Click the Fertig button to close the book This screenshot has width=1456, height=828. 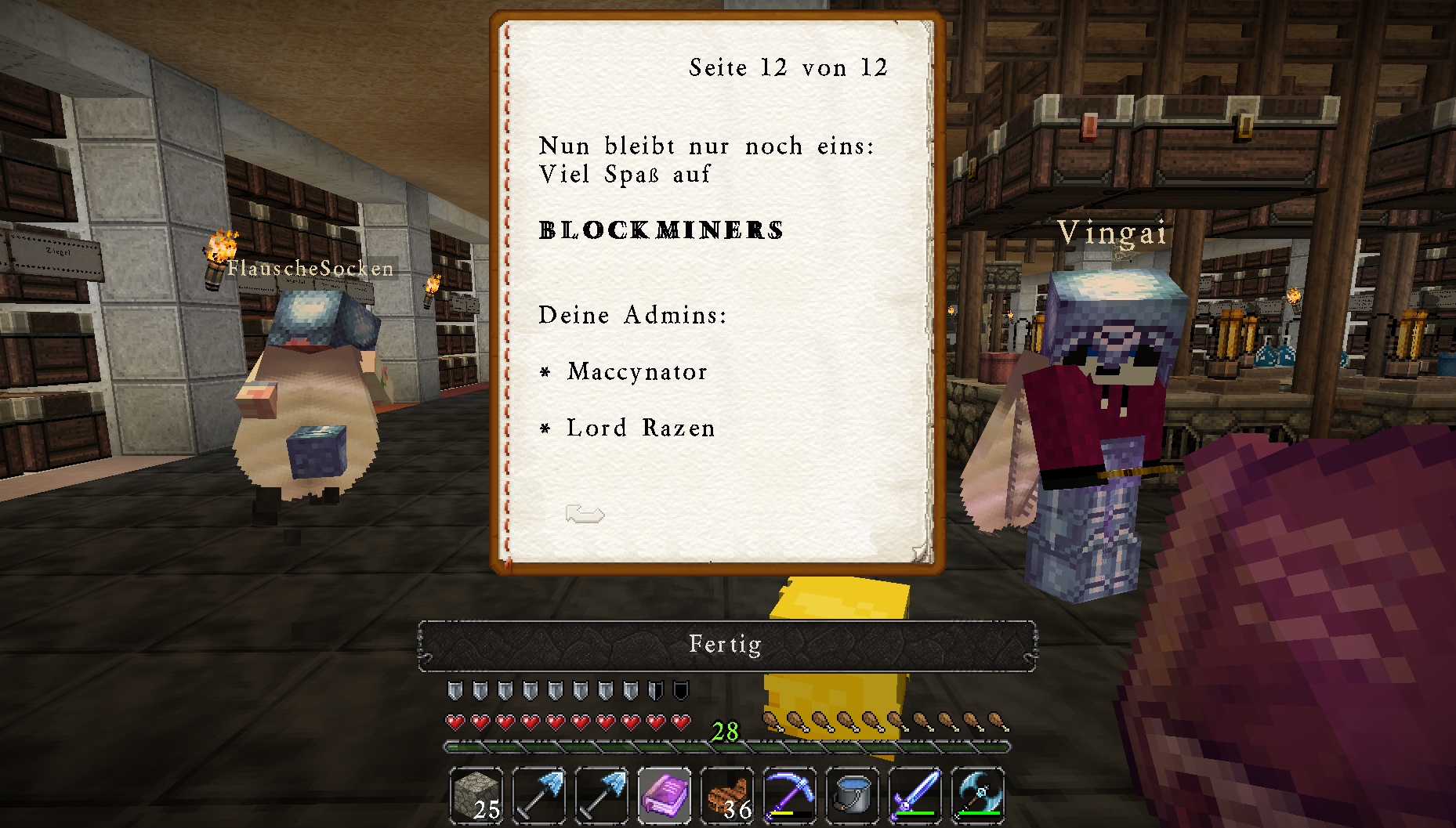[x=726, y=645]
